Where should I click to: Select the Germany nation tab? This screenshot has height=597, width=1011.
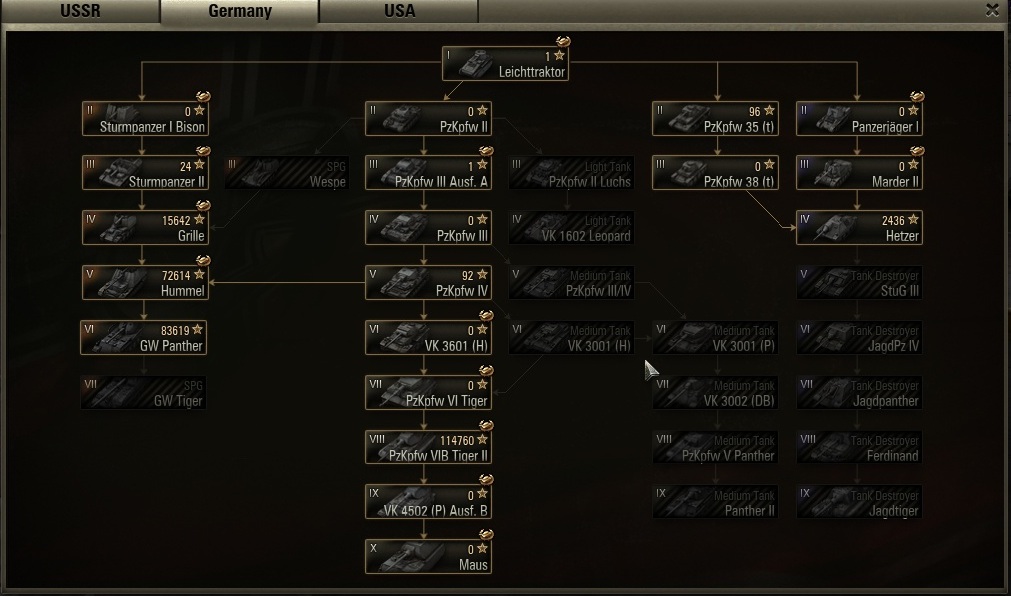coord(239,11)
